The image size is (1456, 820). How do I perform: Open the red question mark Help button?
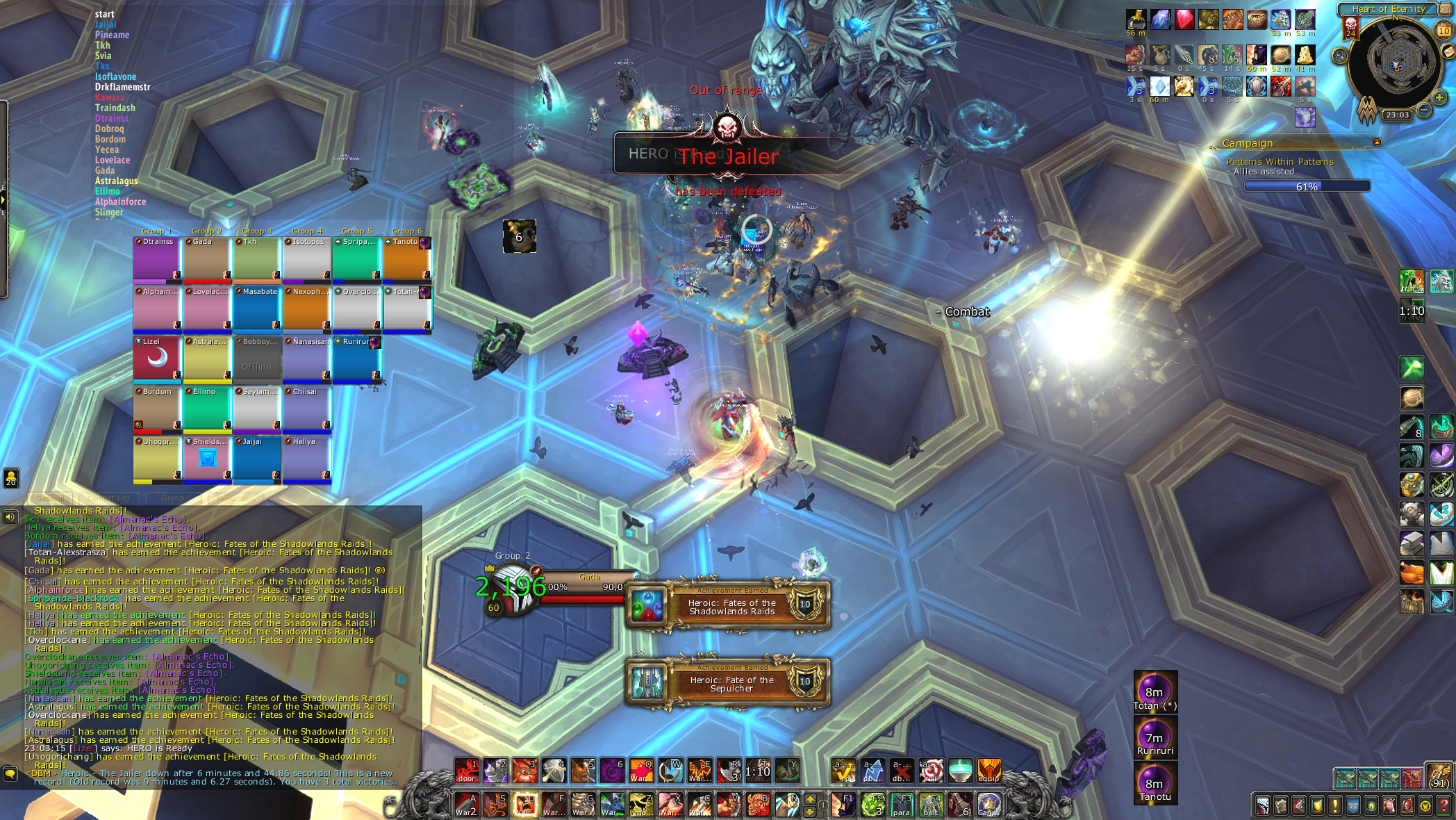click(x=1443, y=806)
